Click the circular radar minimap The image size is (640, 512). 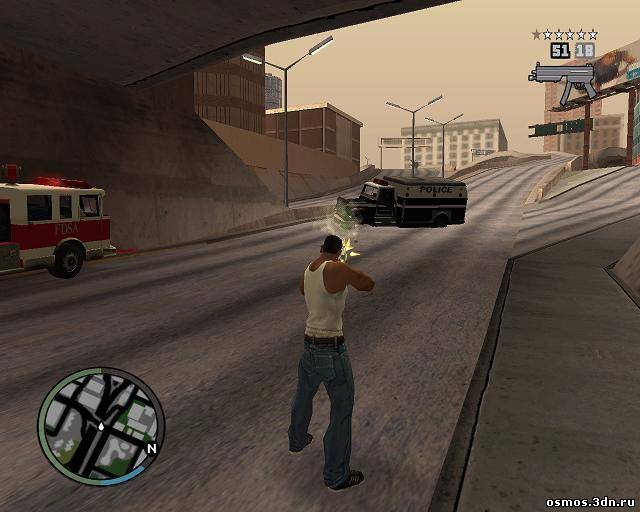coord(100,424)
